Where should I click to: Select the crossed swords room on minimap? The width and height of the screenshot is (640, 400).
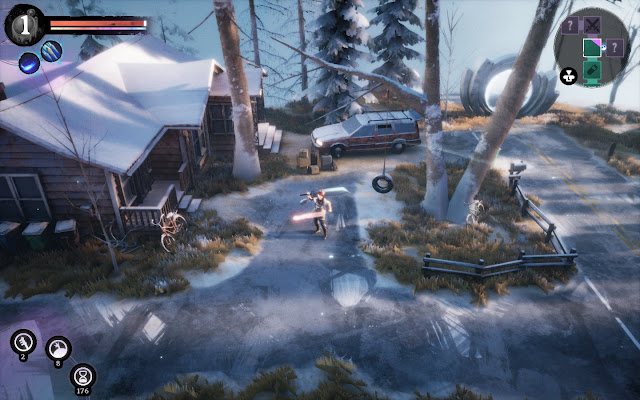pyautogui.click(x=593, y=26)
